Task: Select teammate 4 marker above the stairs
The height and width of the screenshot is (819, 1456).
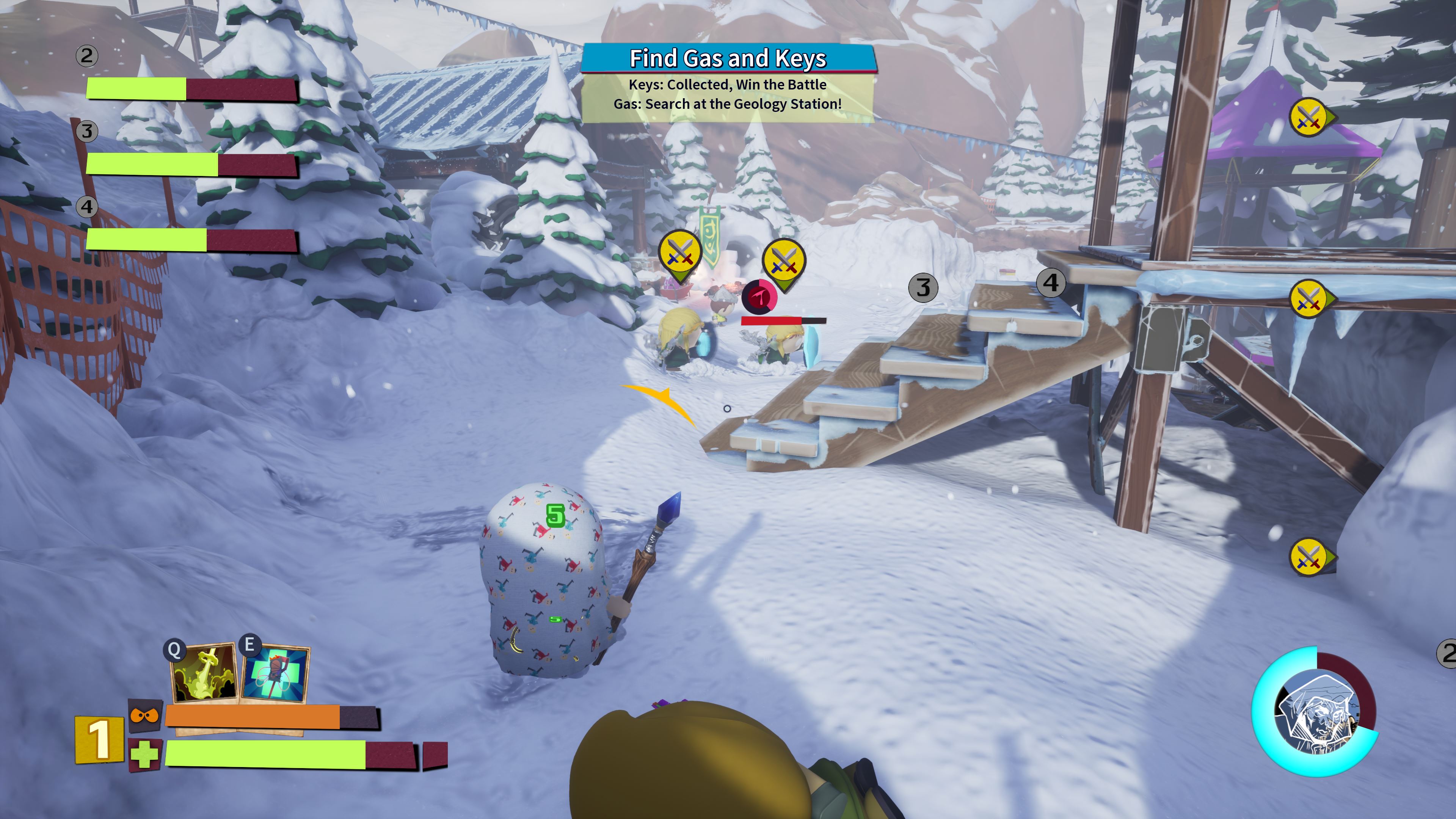Action: click(x=1050, y=282)
